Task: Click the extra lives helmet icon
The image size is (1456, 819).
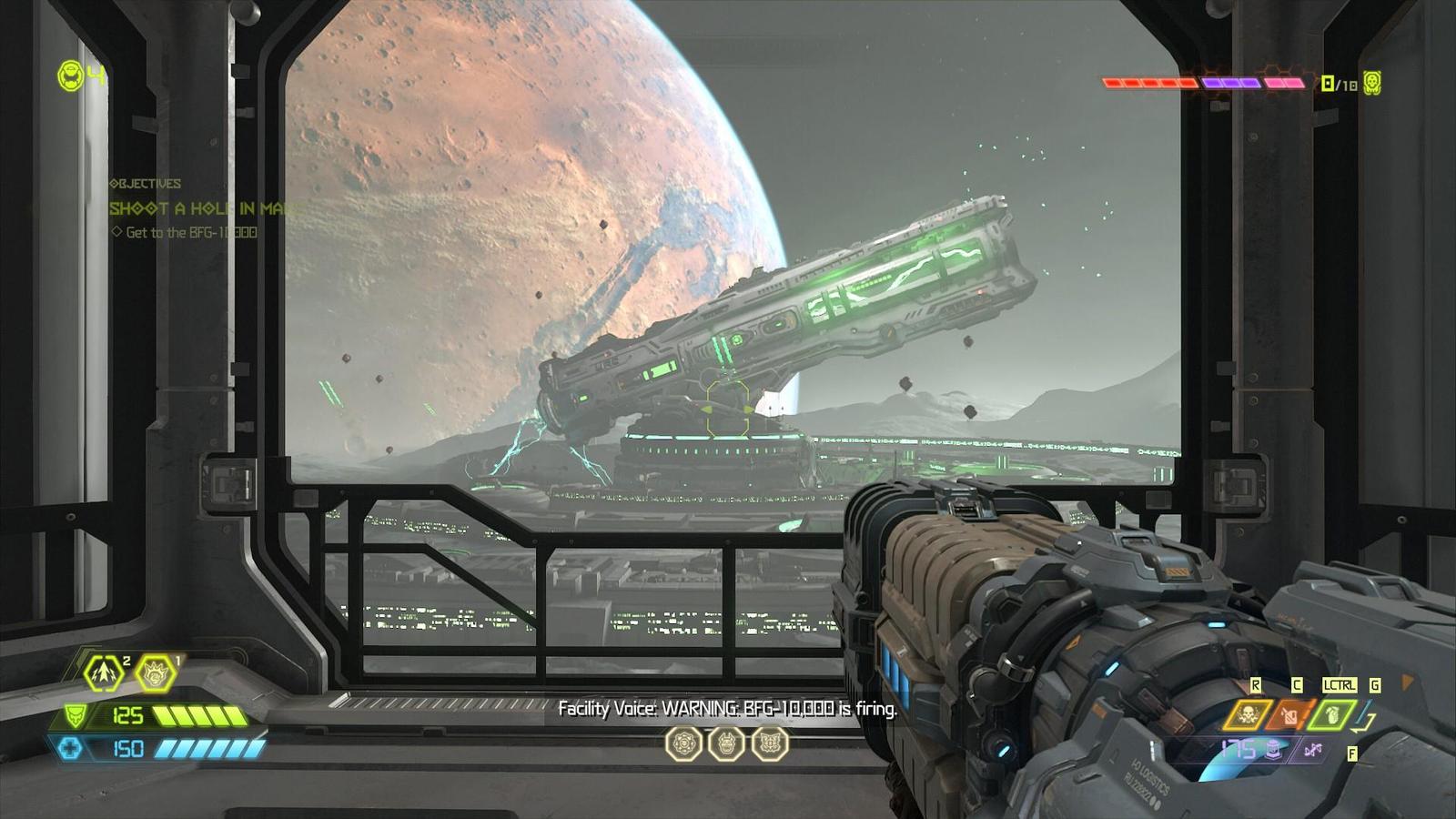Action: (x=71, y=76)
